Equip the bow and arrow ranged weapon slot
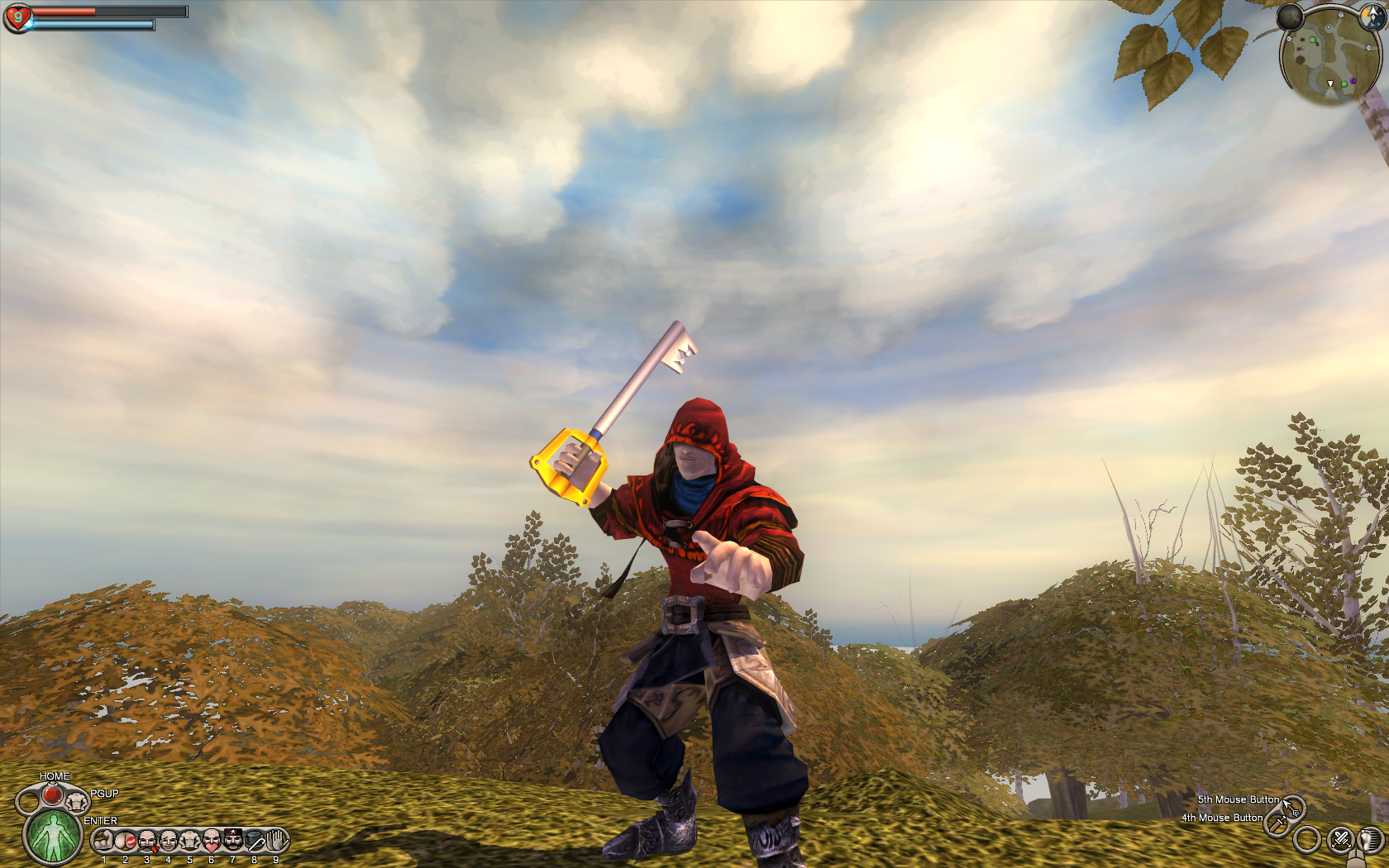 coord(1293,807)
